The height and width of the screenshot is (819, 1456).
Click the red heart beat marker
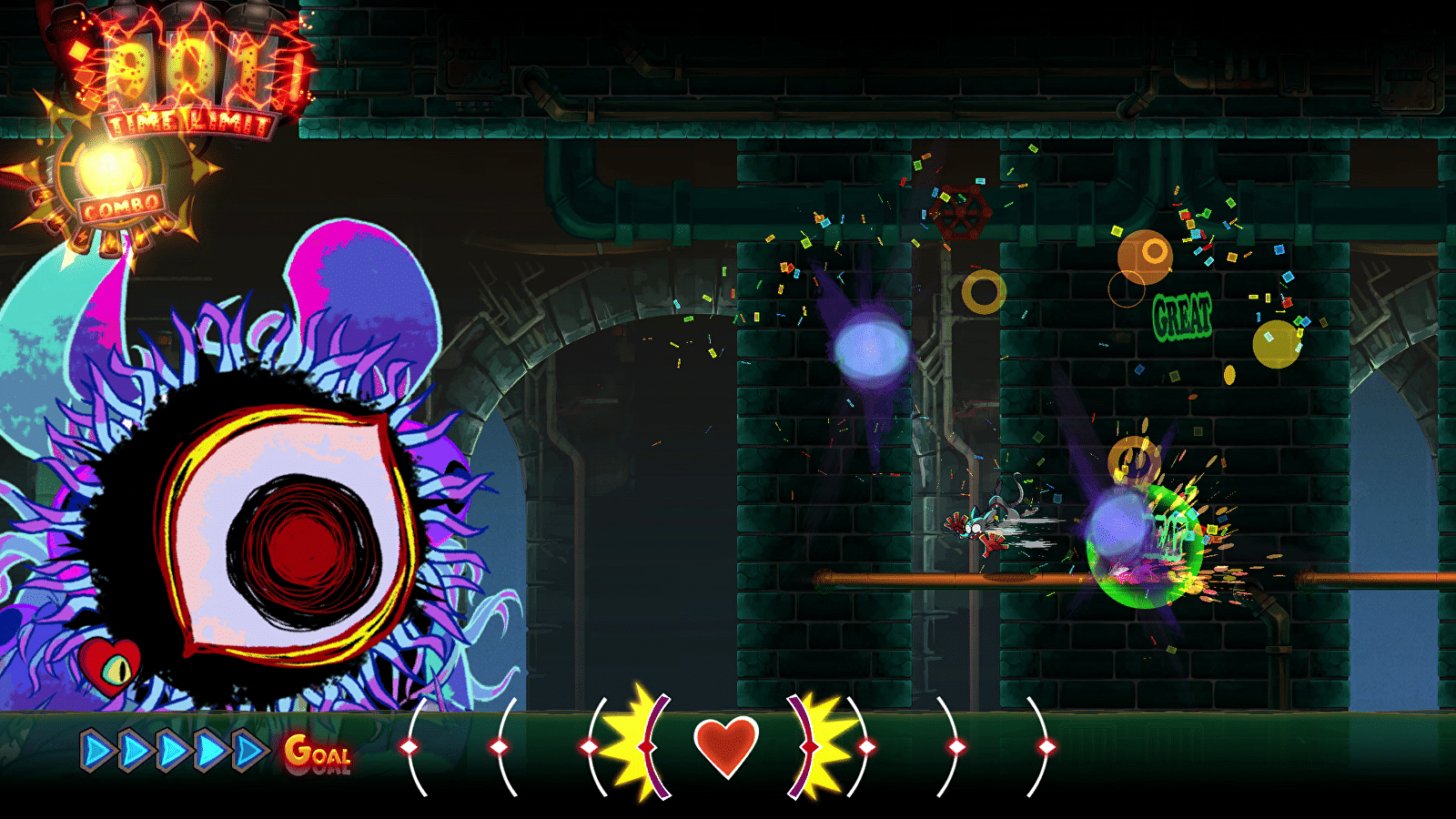point(725,746)
